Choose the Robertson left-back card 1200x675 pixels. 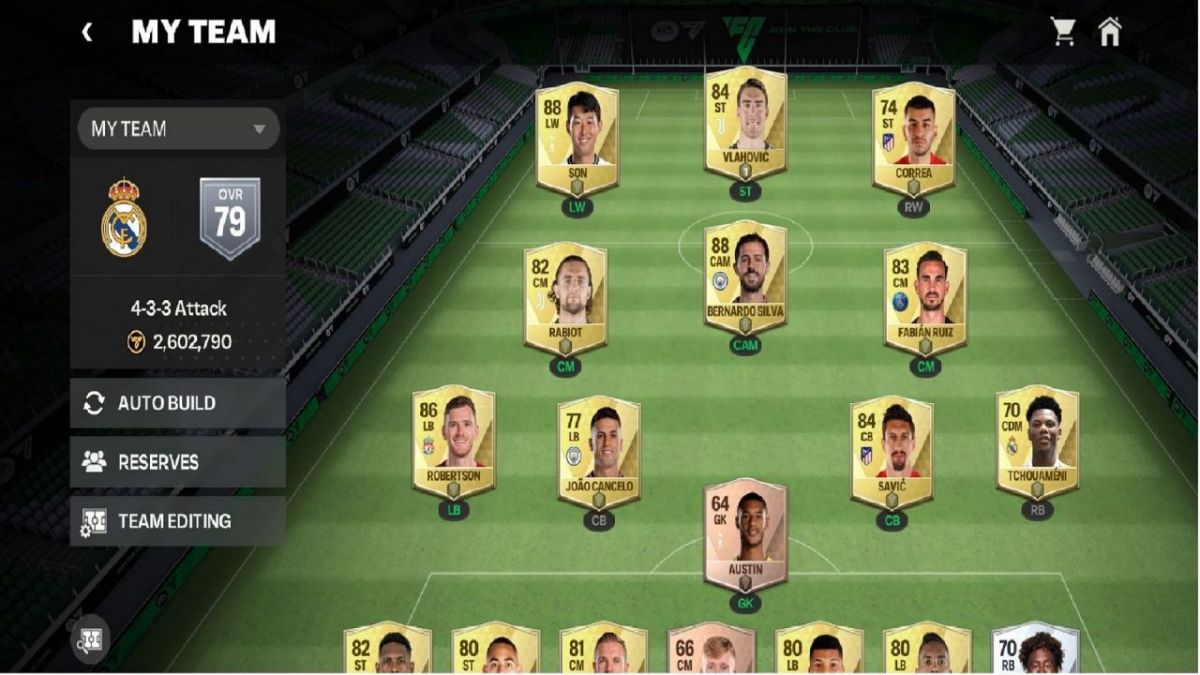pos(453,442)
